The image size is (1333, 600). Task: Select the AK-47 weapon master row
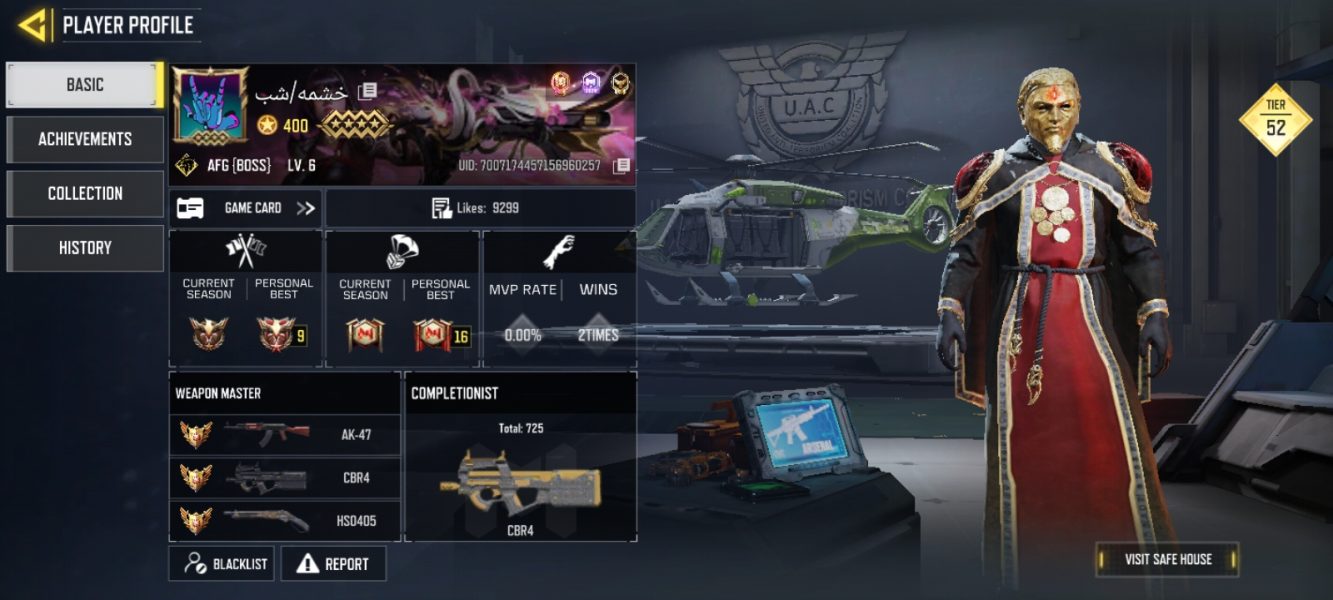click(284, 435)
